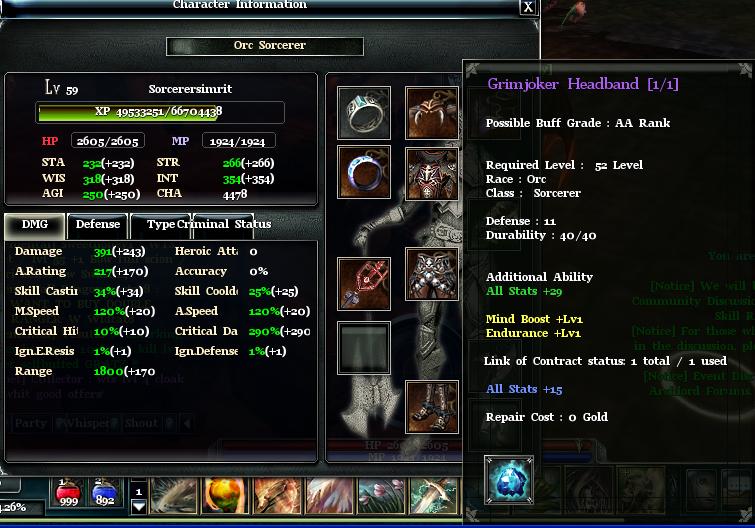Screen dimensions: 755x528
Task: Choose the red staff weapon slot
Action: 363,284
